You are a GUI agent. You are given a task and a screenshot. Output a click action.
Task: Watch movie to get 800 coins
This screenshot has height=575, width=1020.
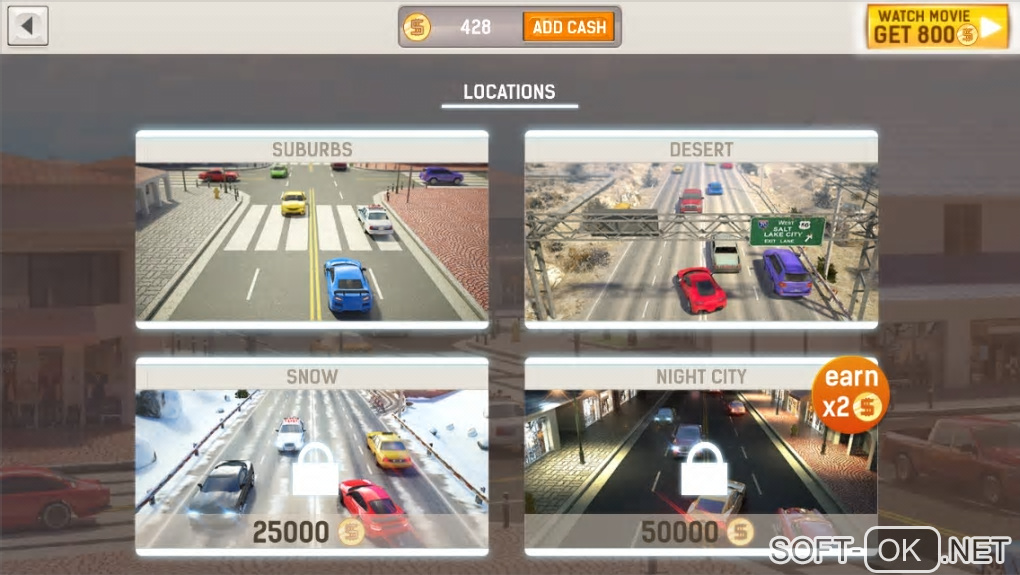tap(936, 27)
